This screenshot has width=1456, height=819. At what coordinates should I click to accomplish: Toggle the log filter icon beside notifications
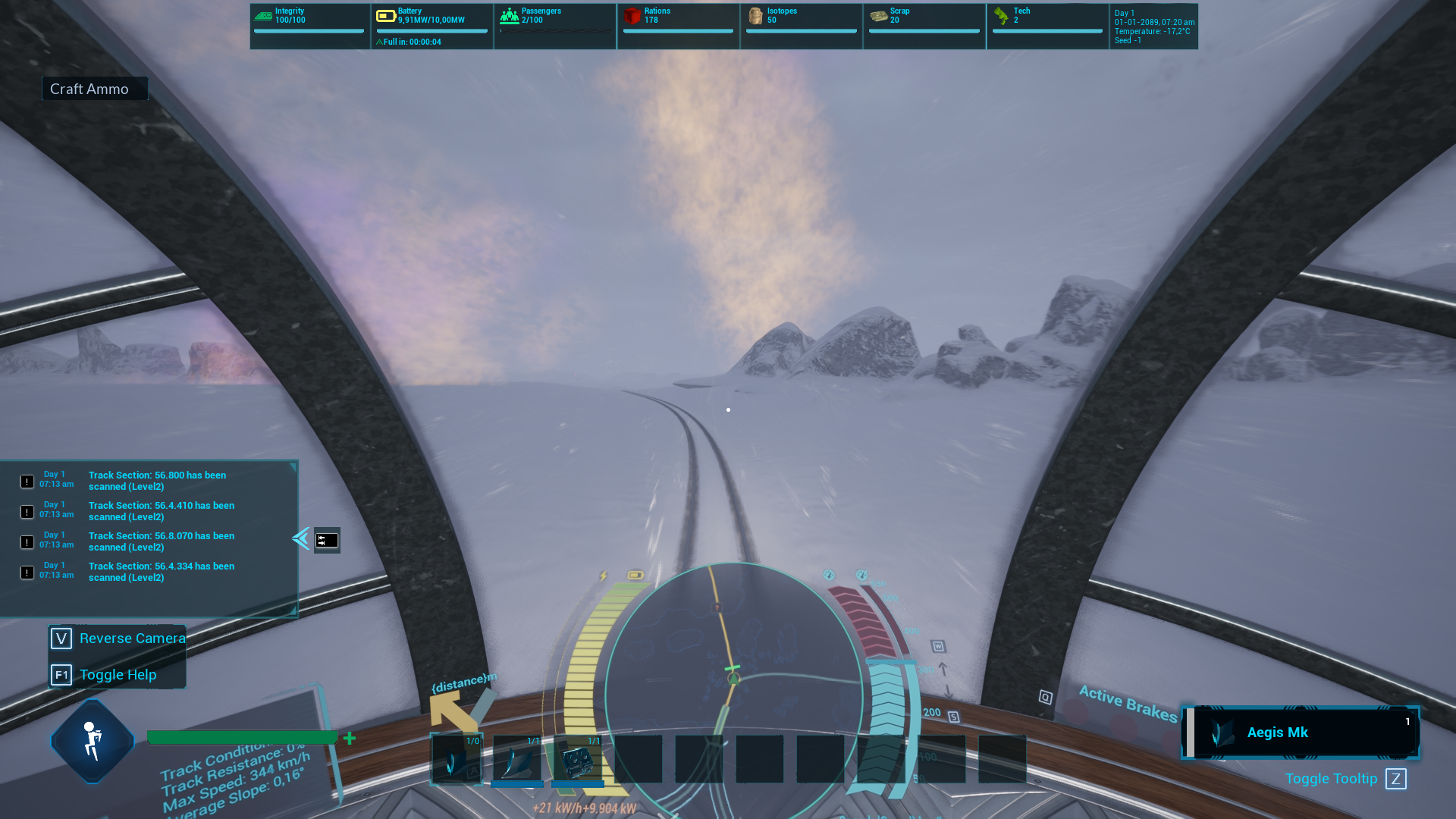tap(327, 540)
